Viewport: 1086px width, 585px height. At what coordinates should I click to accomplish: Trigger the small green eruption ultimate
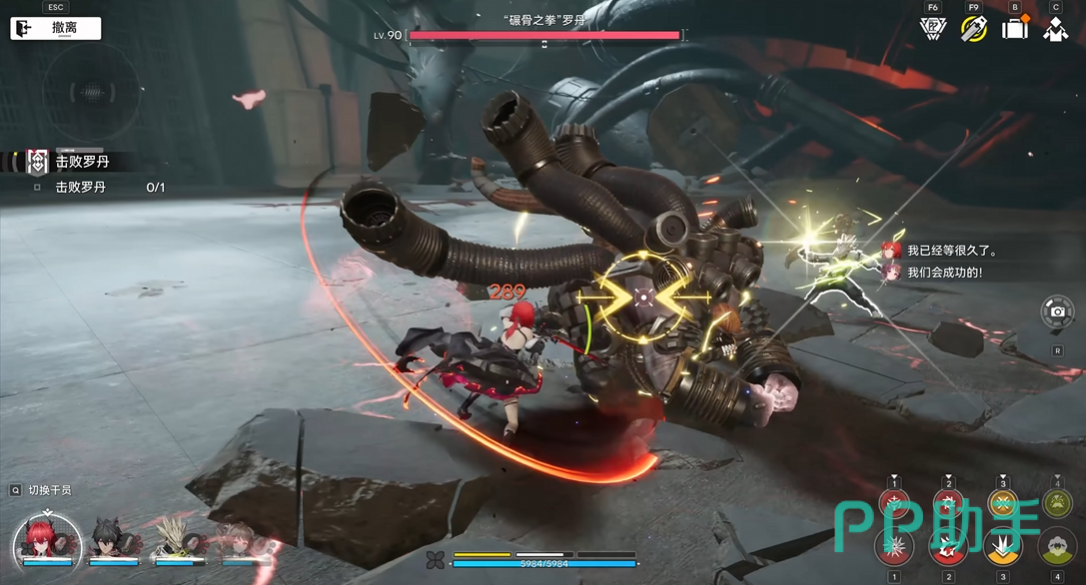(x=1057, y=504)
